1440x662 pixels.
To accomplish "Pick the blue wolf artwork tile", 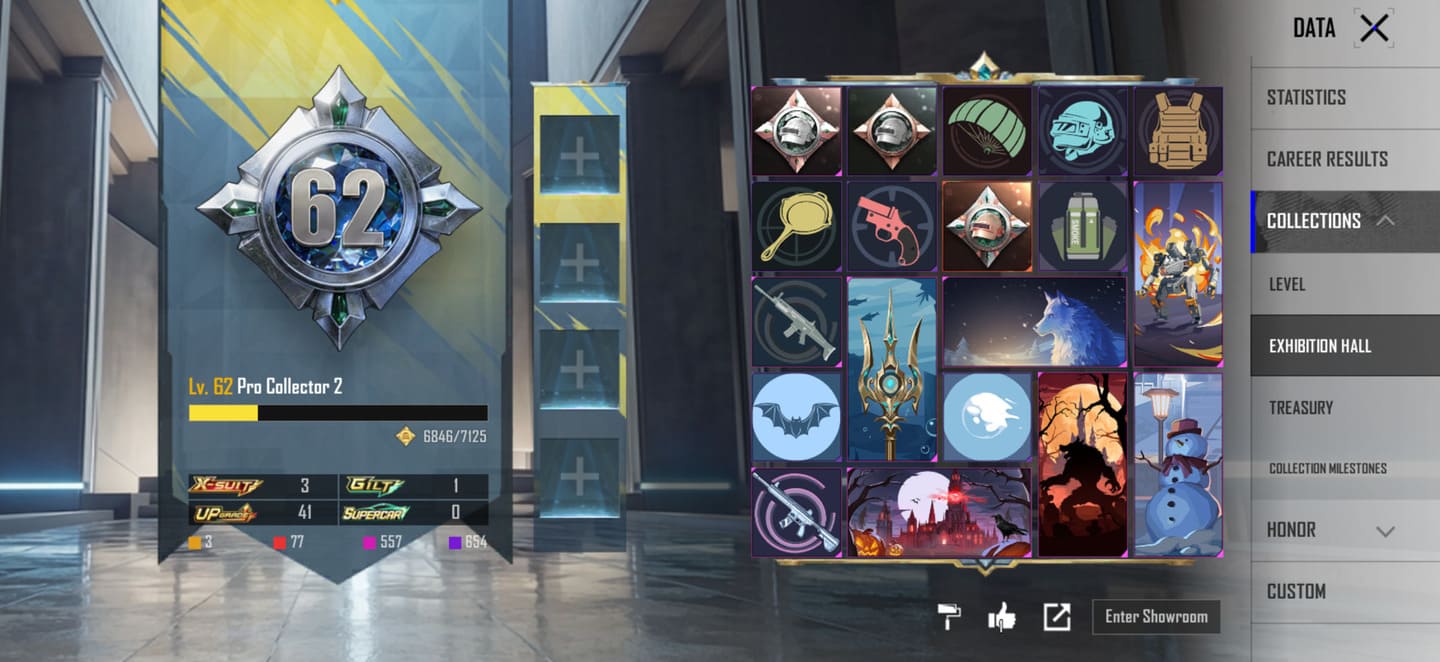I will coord(1035,322).
